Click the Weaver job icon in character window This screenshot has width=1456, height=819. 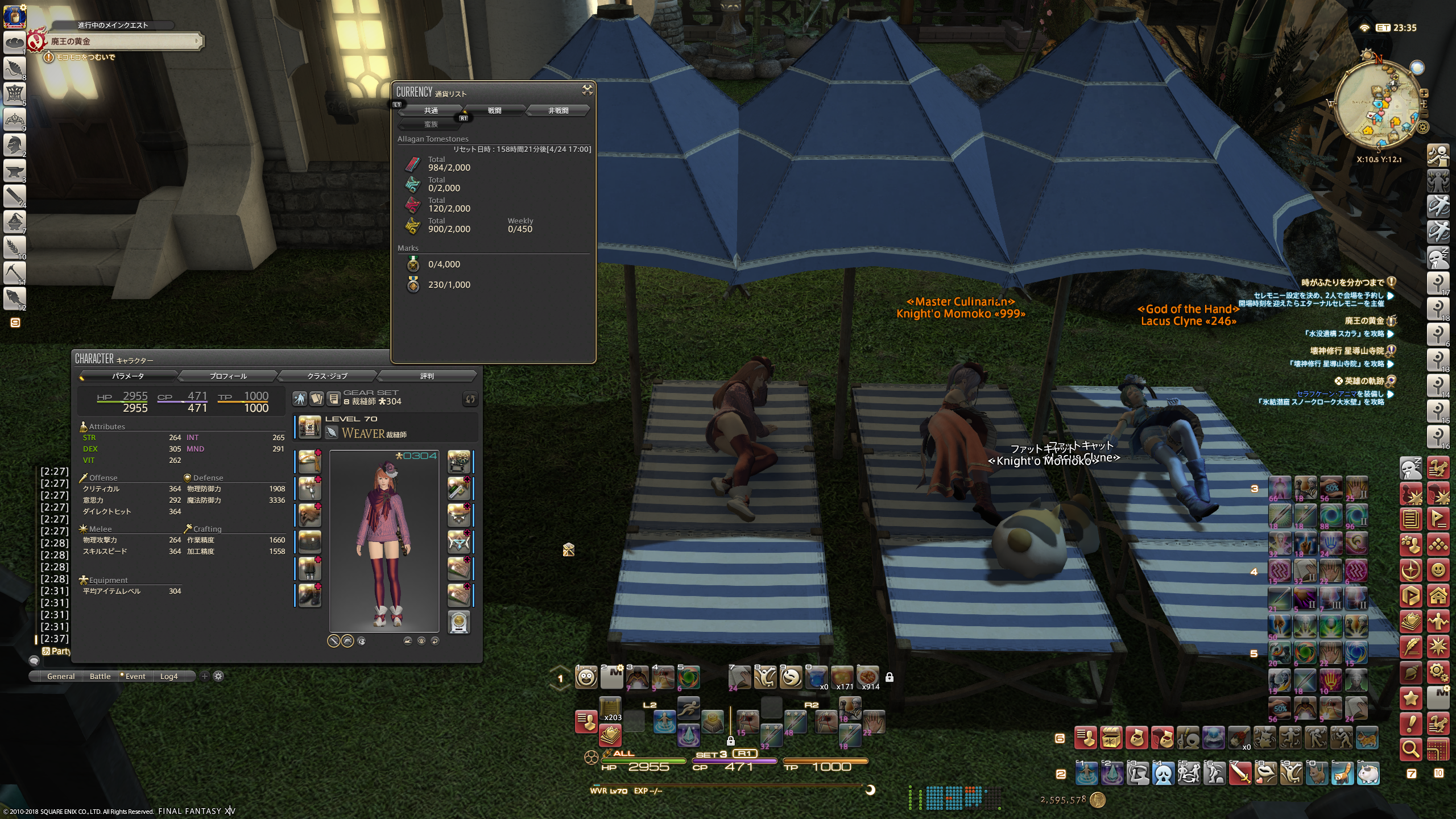click(x=332, y=433)
